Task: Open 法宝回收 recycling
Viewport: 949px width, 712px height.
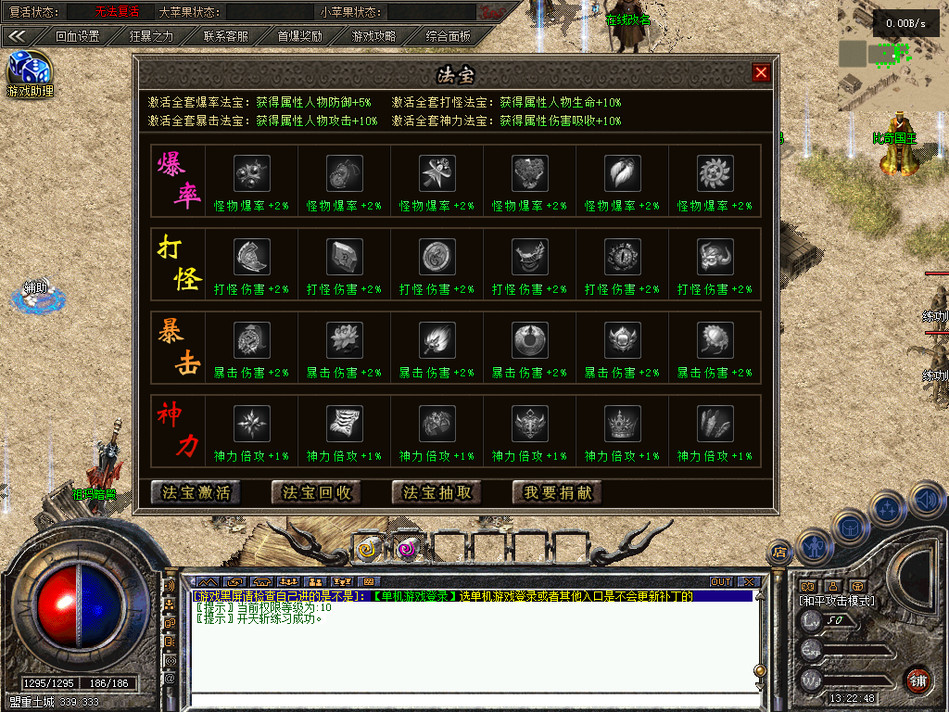Action: coord(317,492)
